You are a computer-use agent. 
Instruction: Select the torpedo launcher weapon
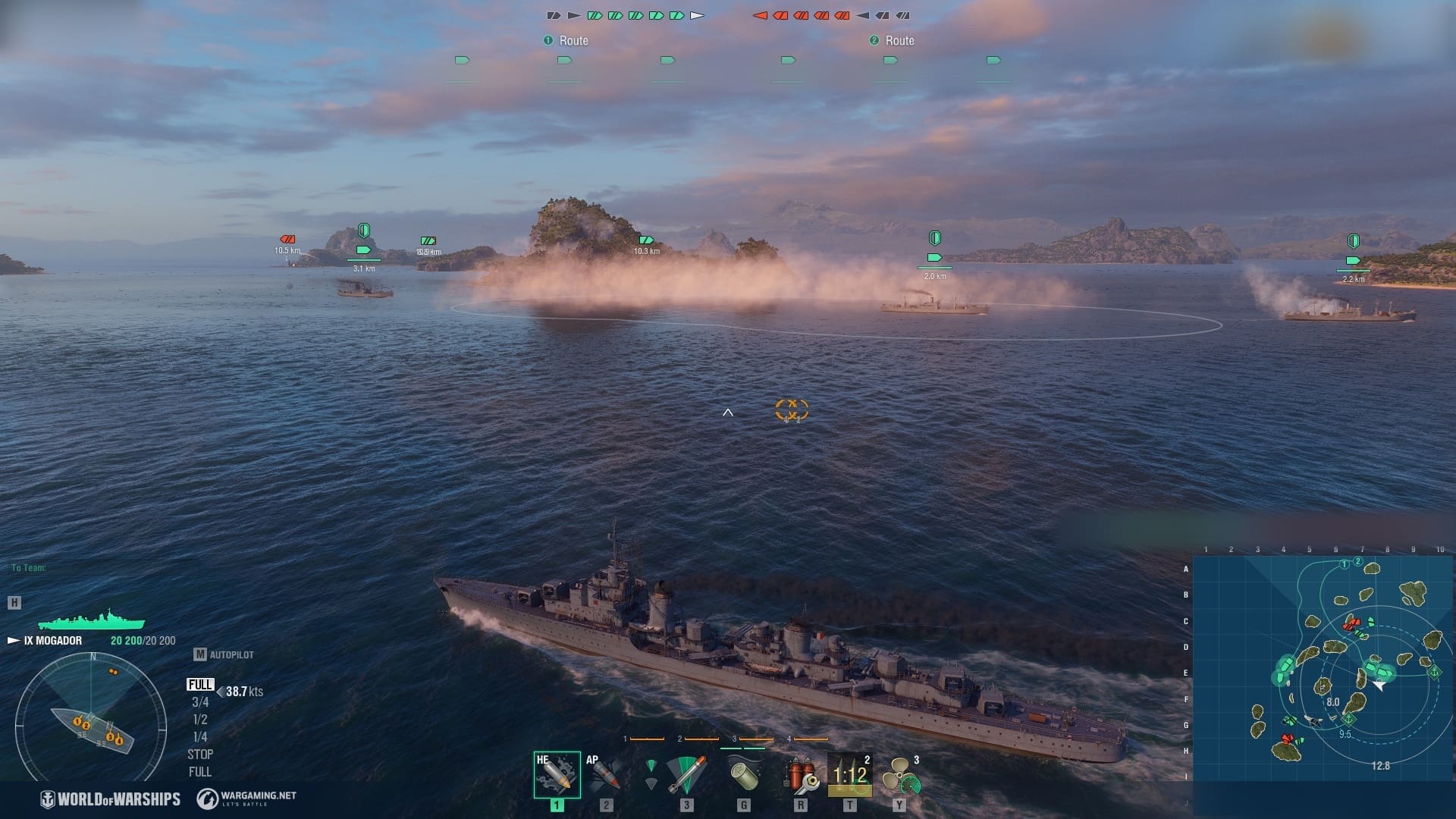686,774
